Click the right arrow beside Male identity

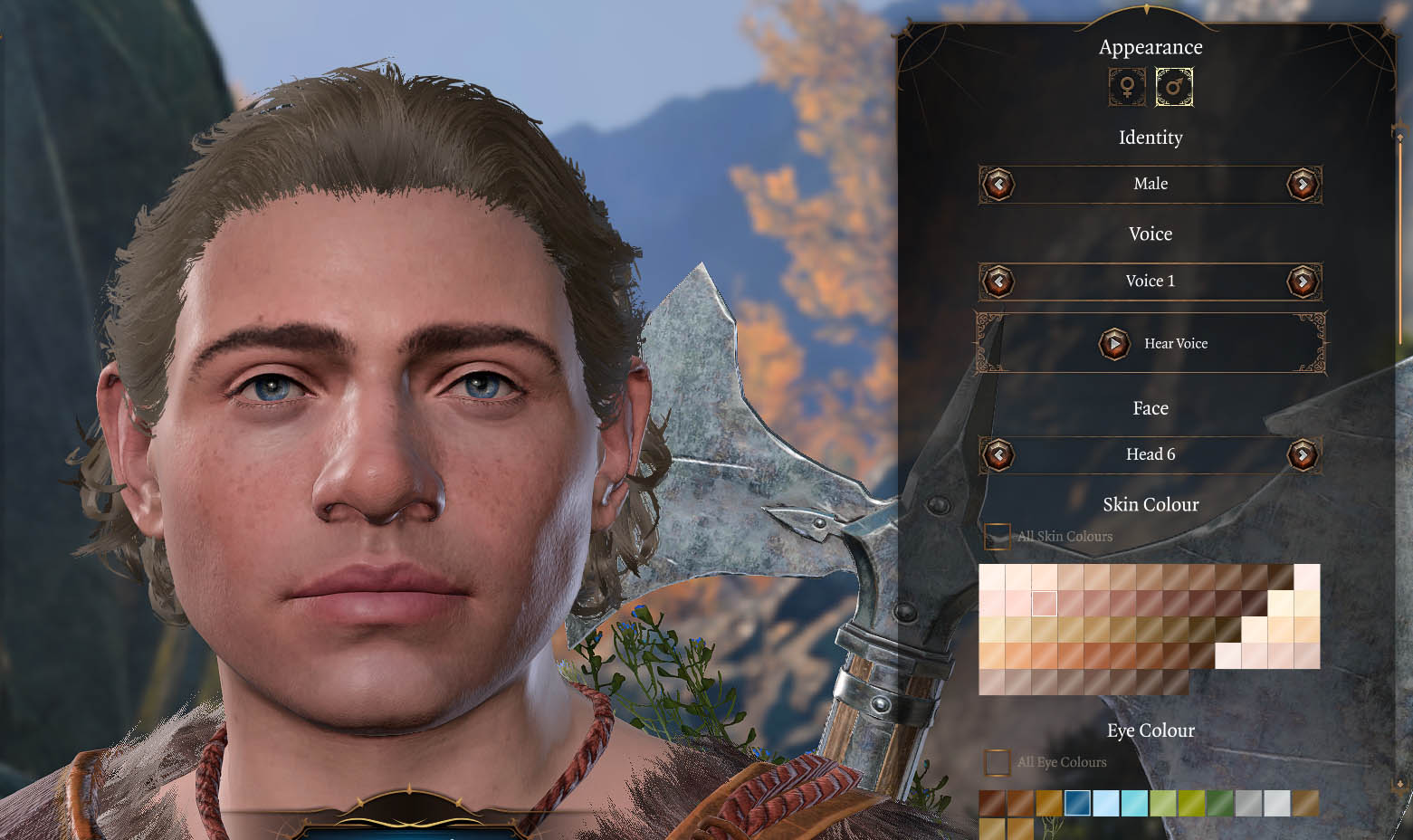[1303, 184]
